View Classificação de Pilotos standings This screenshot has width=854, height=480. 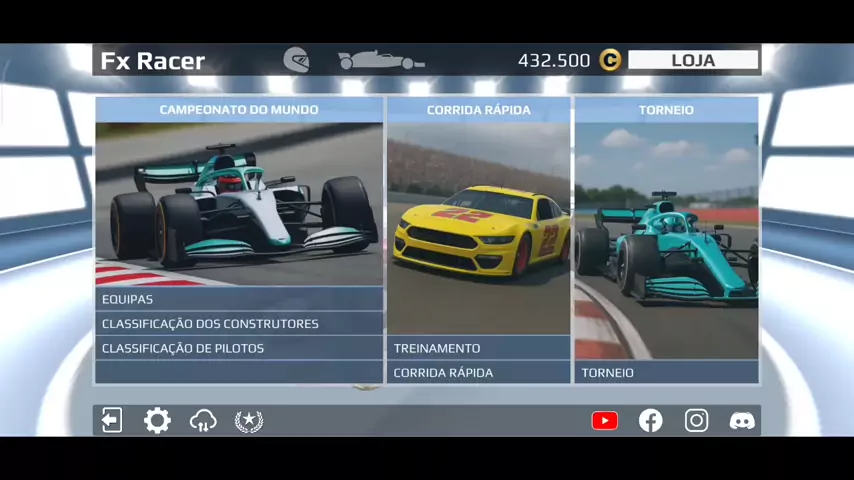coord(239,348)
